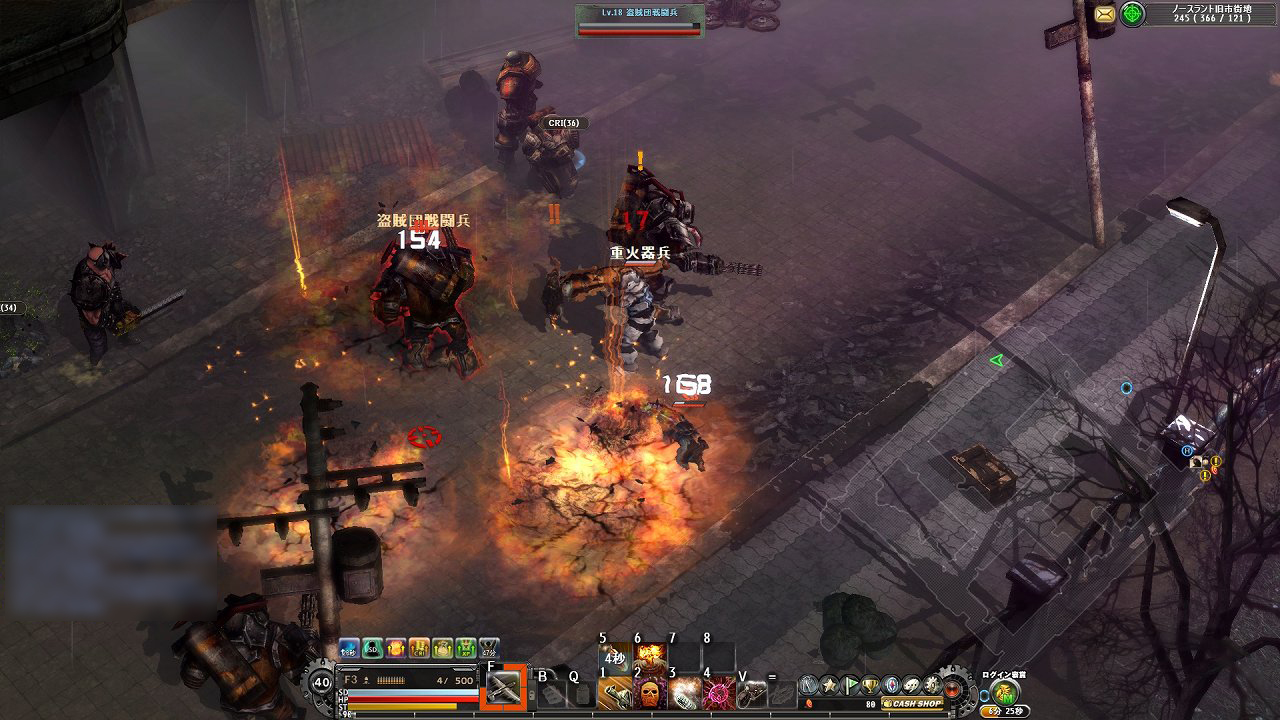Inspect the CRI buff icon above the health bar
Viewport: 1280px width, 720px height.
tap(418, 646)
